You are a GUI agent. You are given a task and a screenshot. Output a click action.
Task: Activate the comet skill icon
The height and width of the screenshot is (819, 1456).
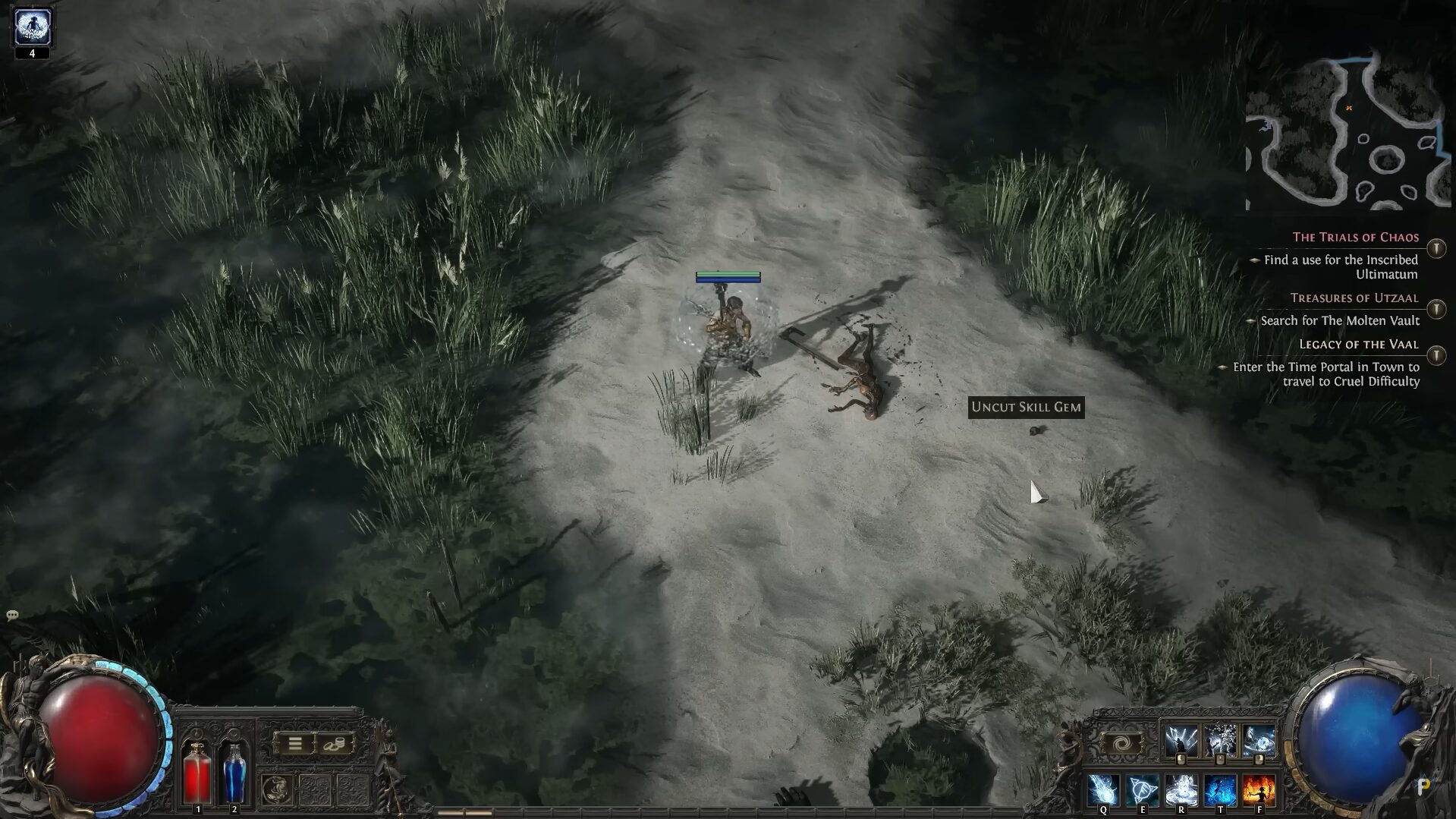(x=1102, y=789)
